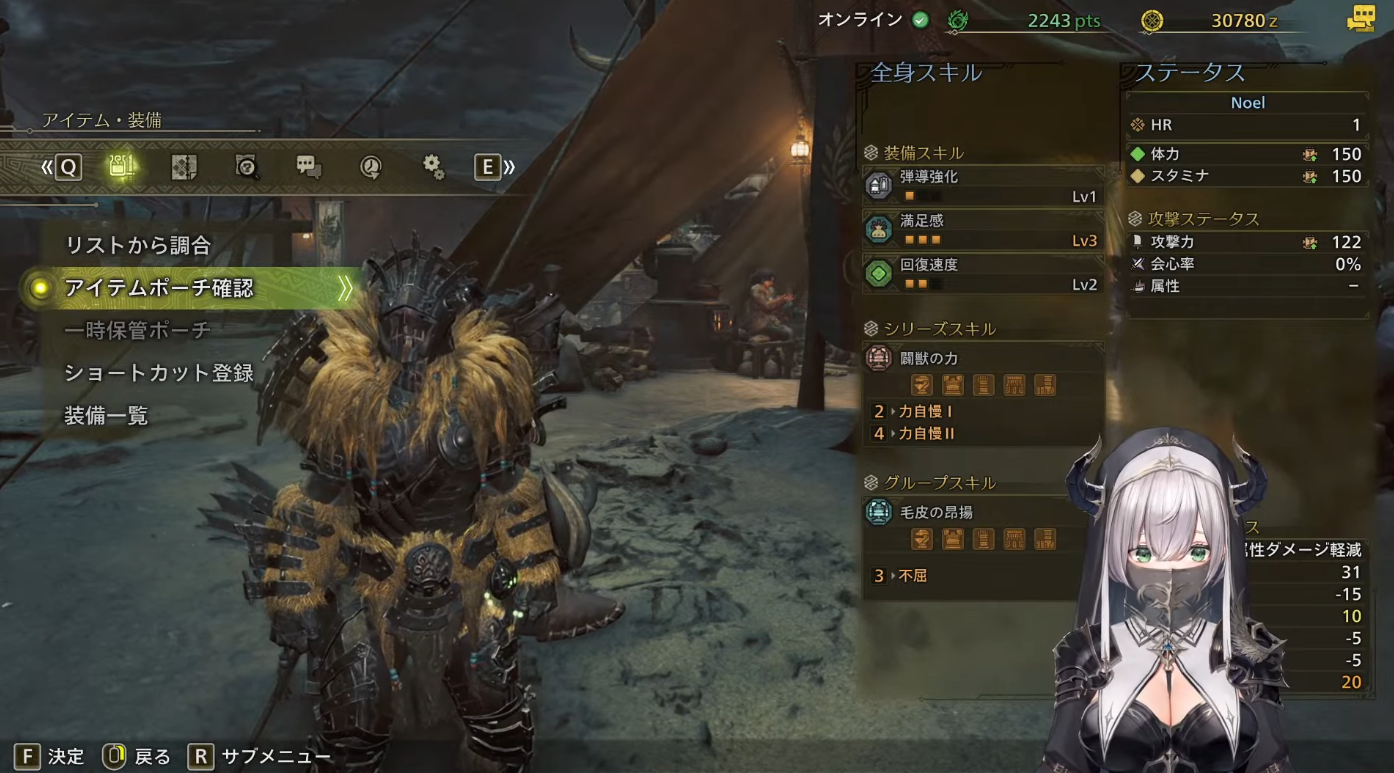Select the highlighted Items & Equipment tab
Image resolution: width=1394 pixels, height=773 pixels.
[x=122, y=167]
